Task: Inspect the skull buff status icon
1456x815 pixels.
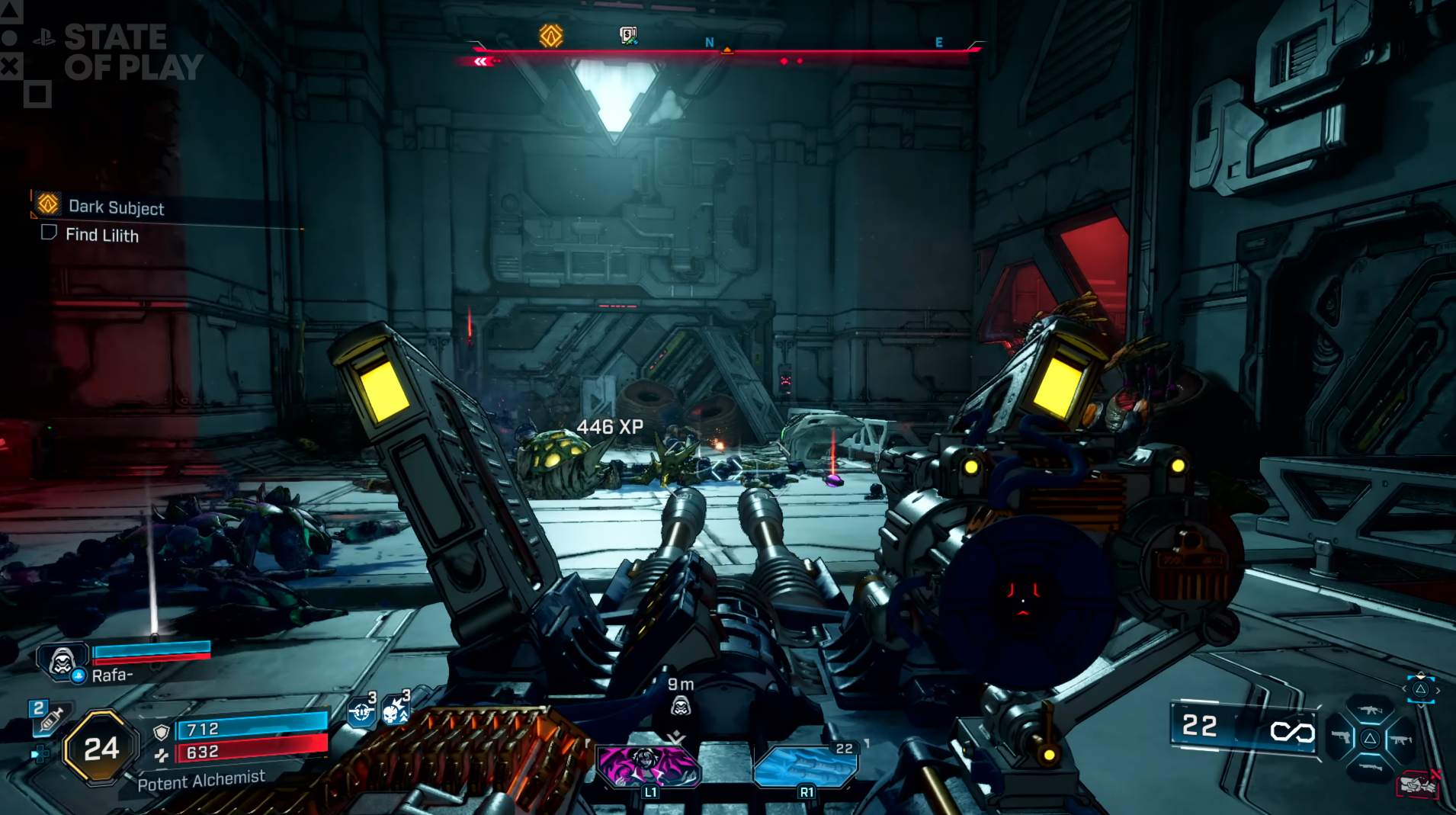Action: point(394,712)
